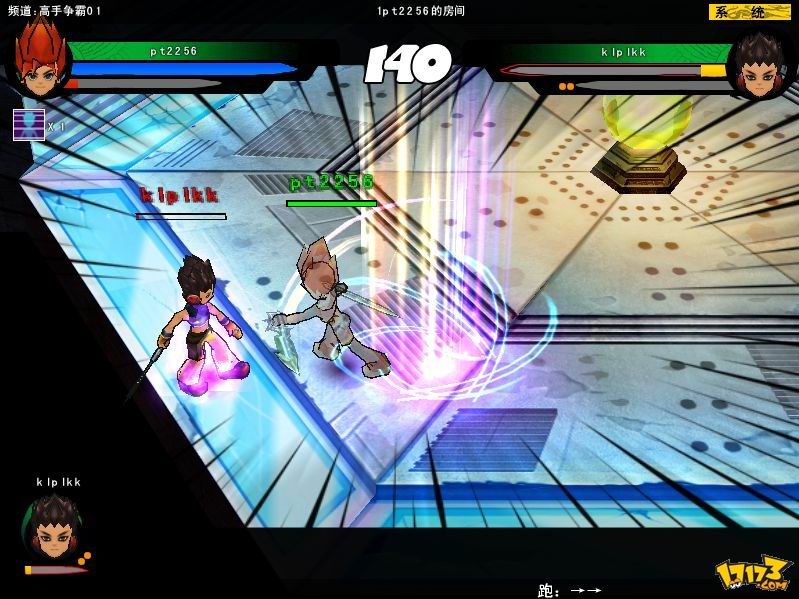Viewport: 799px width, 599px height.
Task: Select the klplkk portrait below the klplkk name label
Action: (x=52, y=527)
